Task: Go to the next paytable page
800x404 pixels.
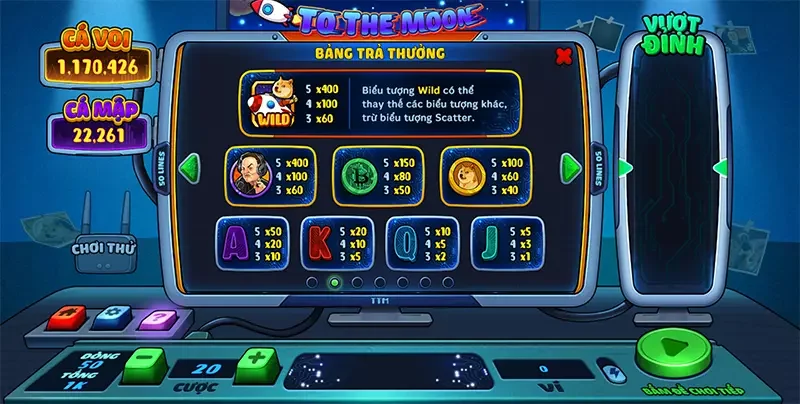Action: tap(569, 167)
